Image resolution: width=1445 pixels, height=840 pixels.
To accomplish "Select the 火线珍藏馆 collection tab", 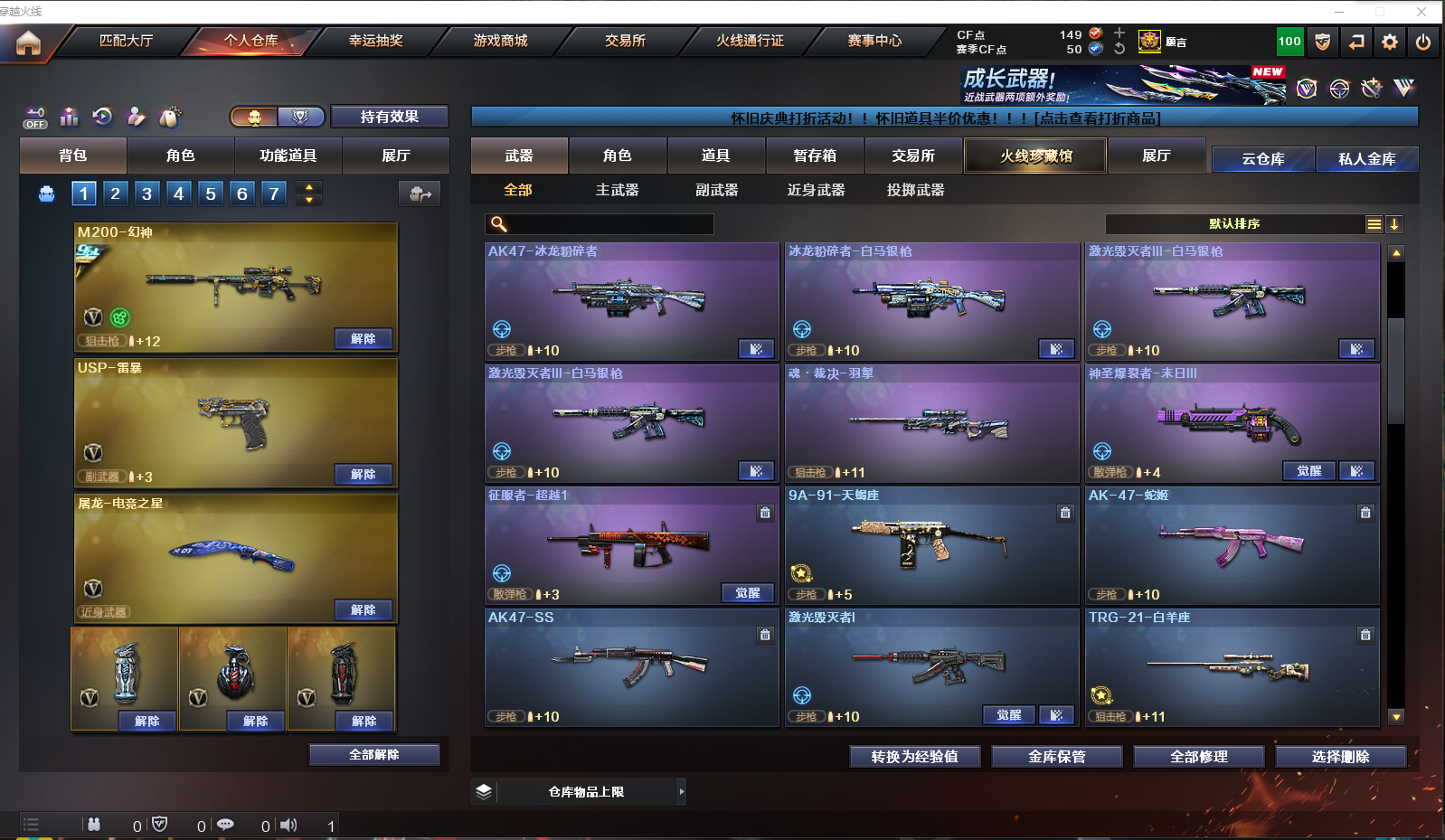I will [1035, 156].
